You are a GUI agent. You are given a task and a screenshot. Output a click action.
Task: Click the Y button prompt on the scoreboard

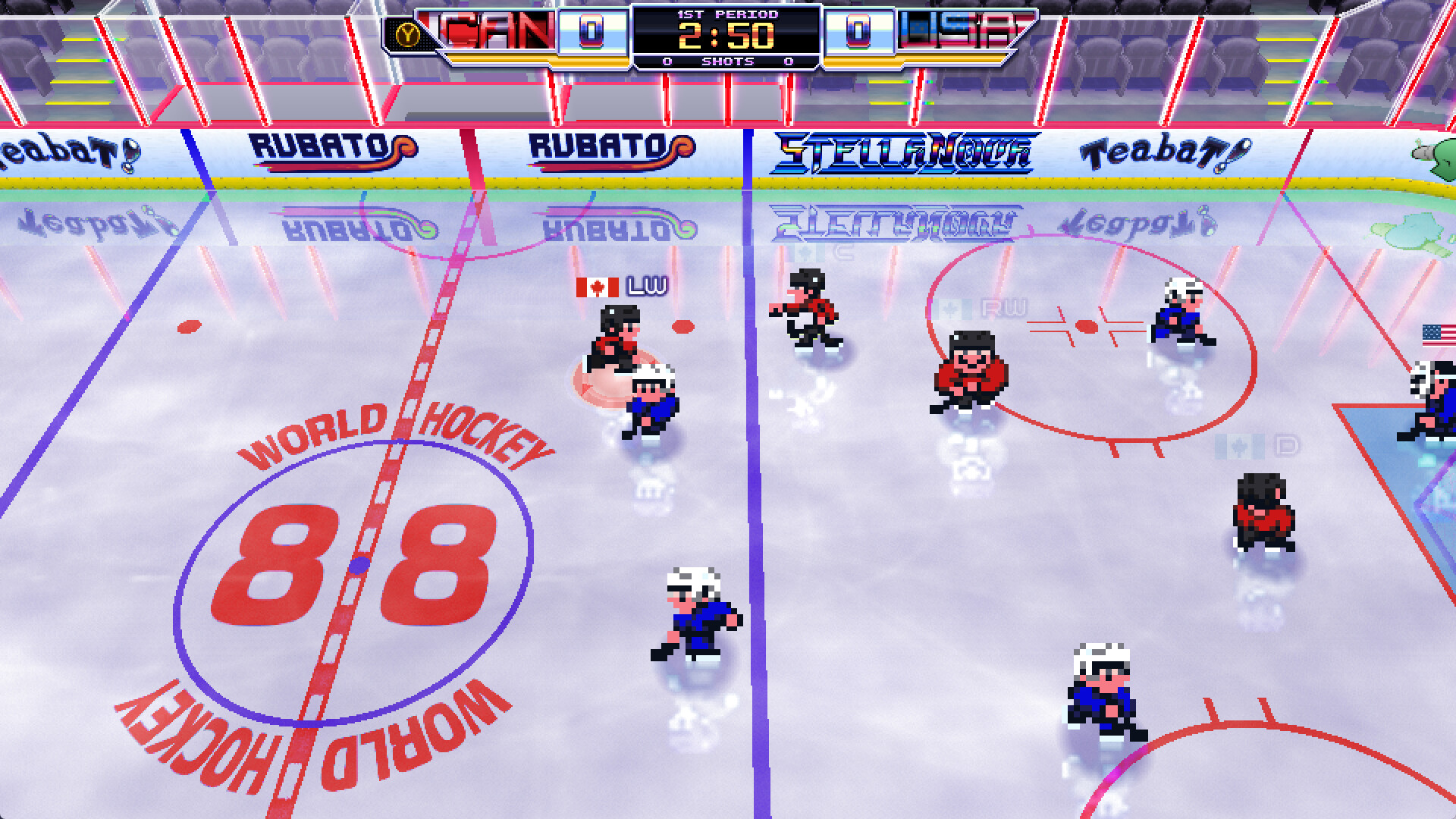coord(407,32)
